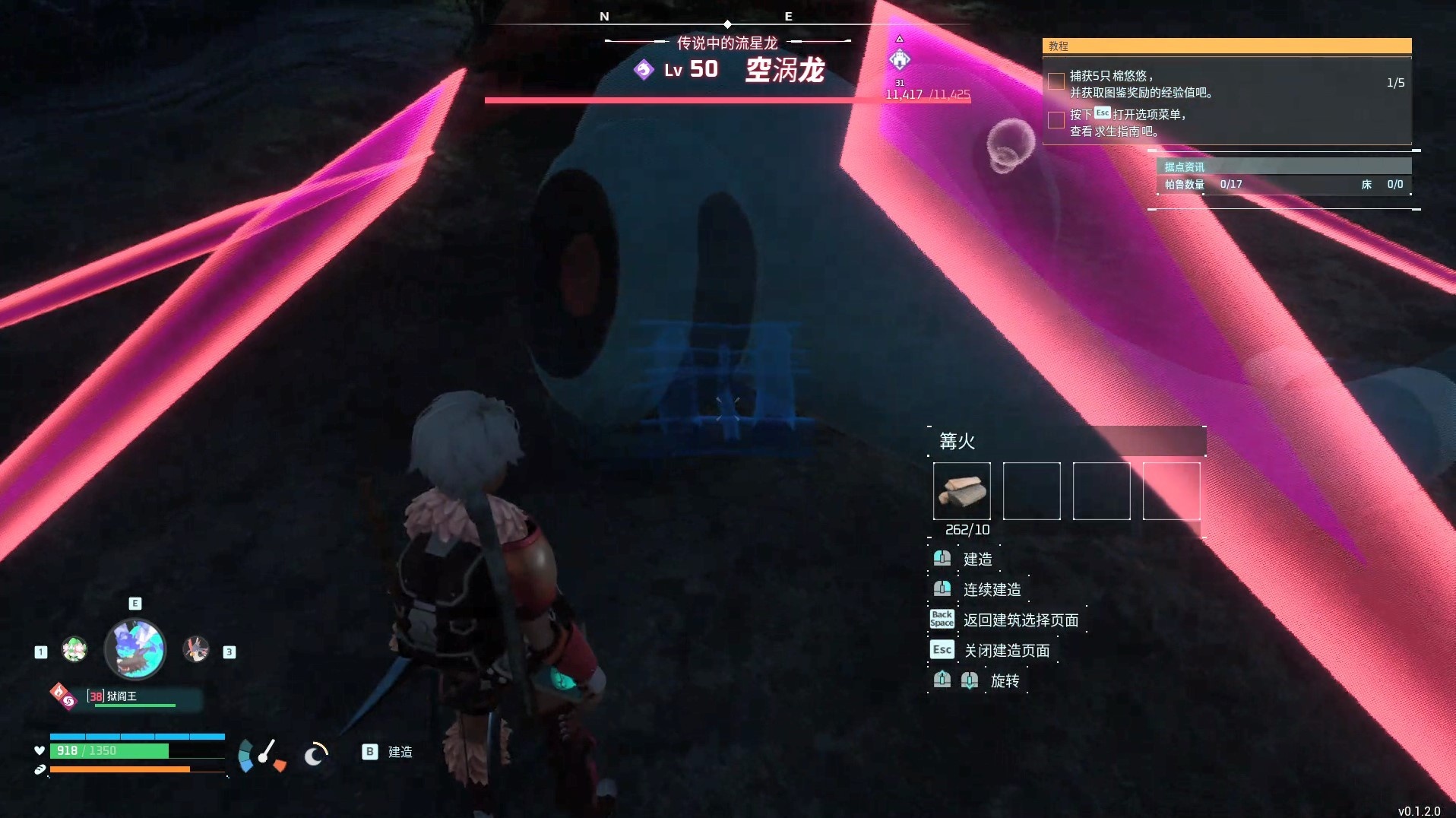
Task: Select the 旋转 rotate option
Action: (1005, 681)
